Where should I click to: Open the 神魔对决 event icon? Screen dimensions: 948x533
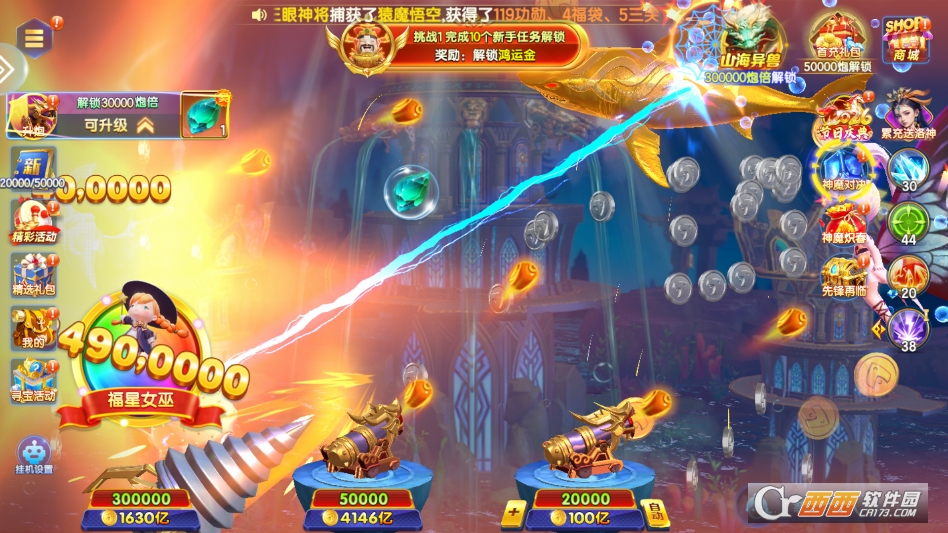point(840,167)
